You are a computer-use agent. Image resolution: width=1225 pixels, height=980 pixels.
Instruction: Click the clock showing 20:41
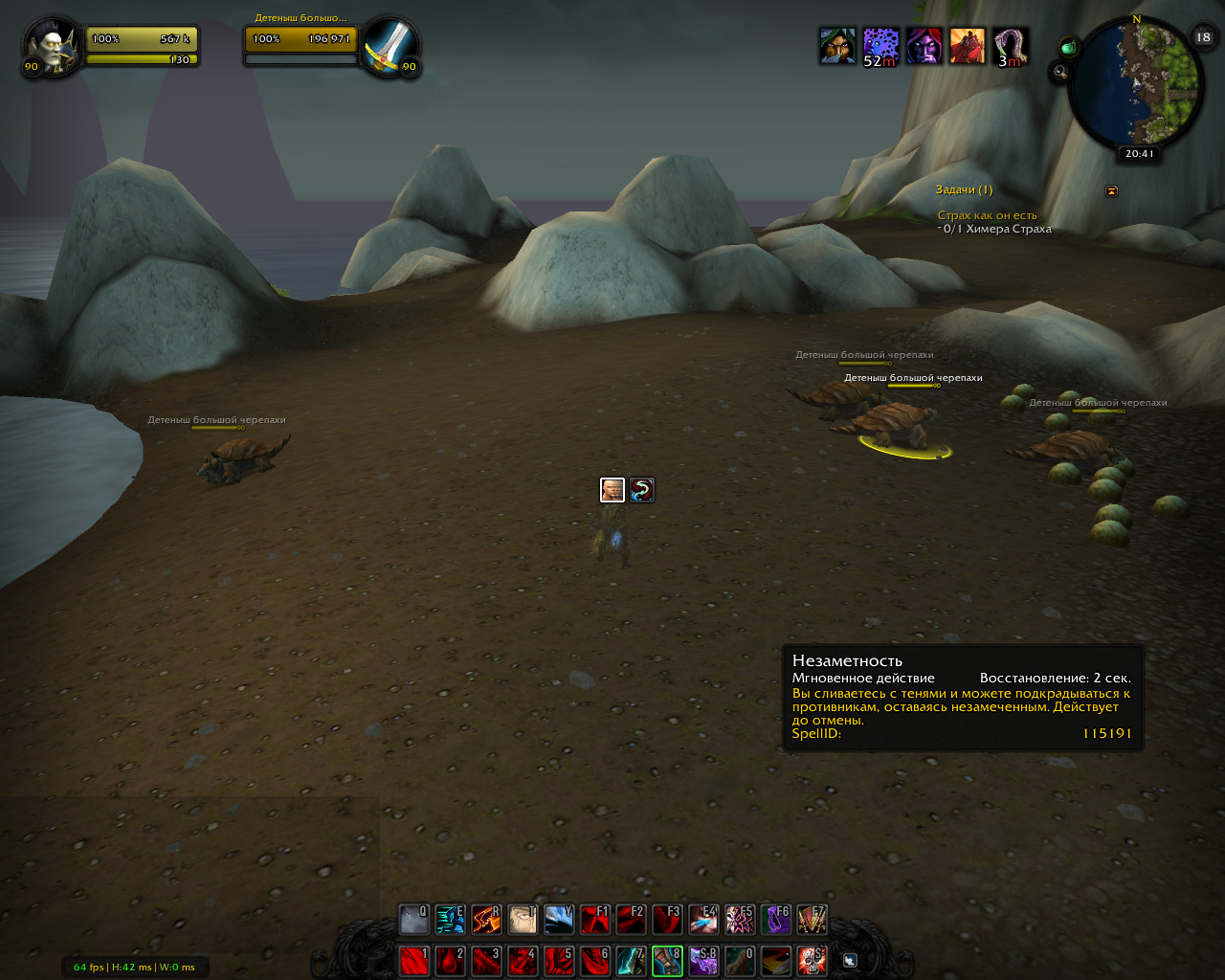click(1139, 153)
